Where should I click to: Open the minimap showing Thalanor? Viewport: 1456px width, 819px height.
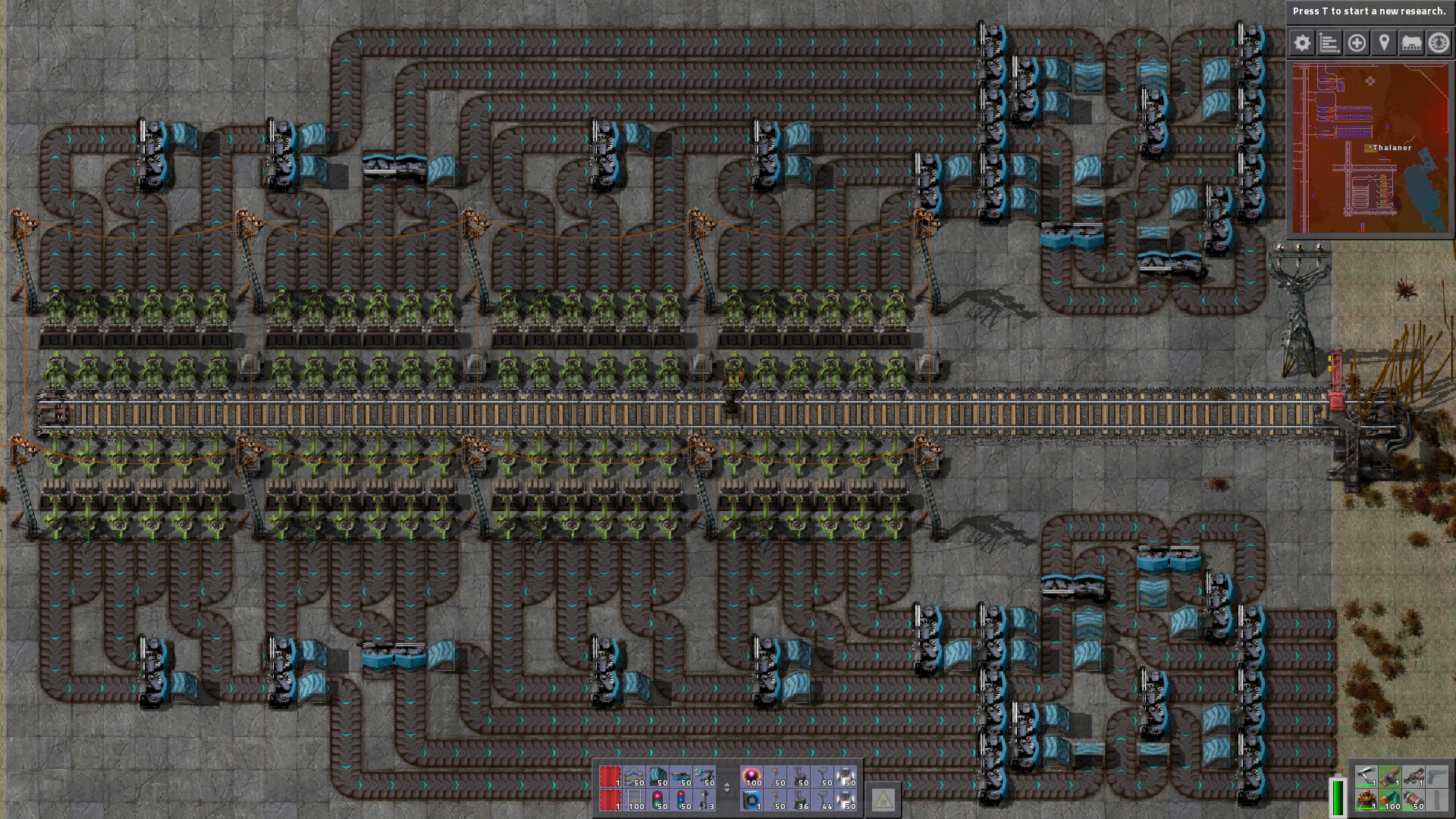(x=1370, y=149)
